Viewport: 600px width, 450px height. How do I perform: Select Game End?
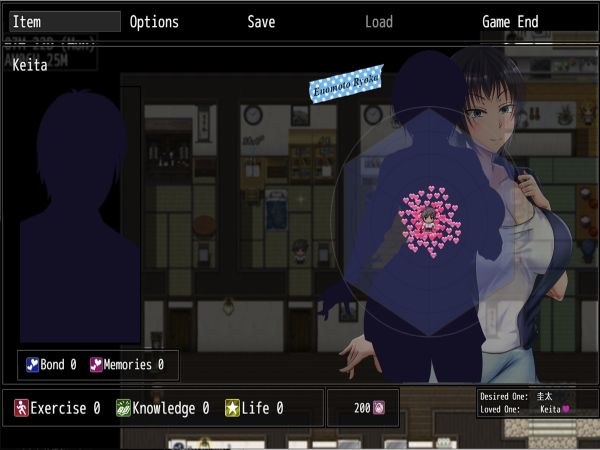point(510,22)
